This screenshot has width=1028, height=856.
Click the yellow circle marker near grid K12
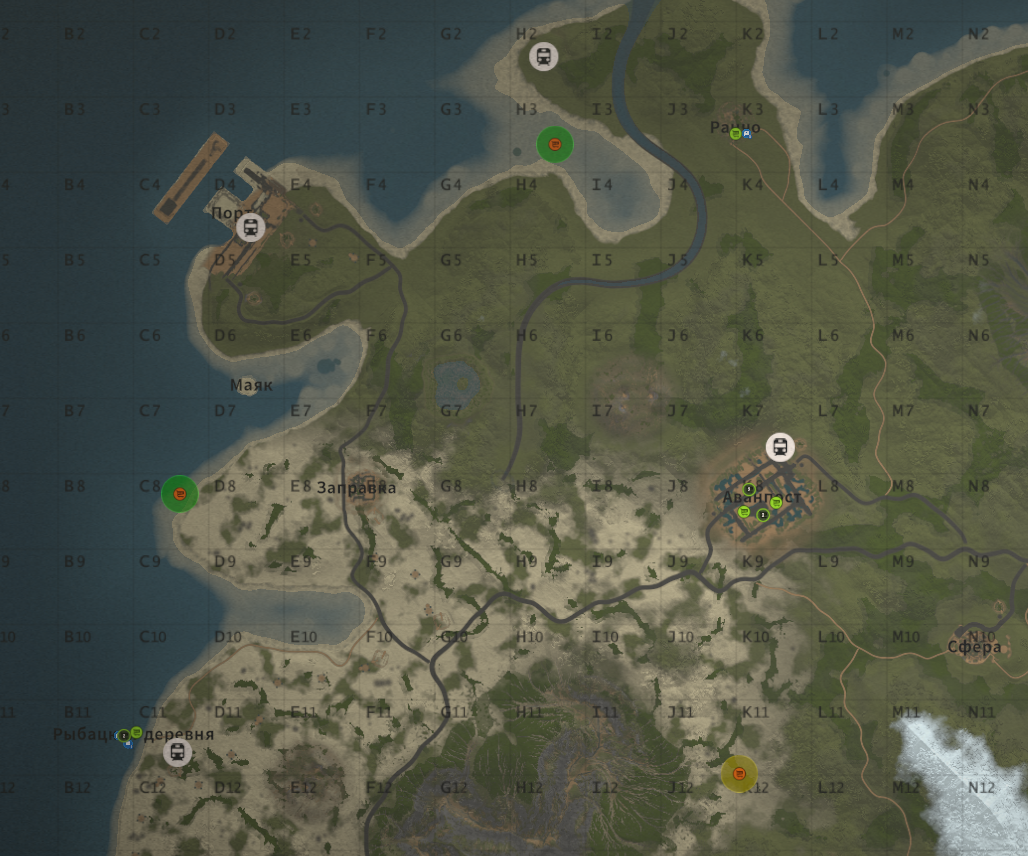(739, 773)
